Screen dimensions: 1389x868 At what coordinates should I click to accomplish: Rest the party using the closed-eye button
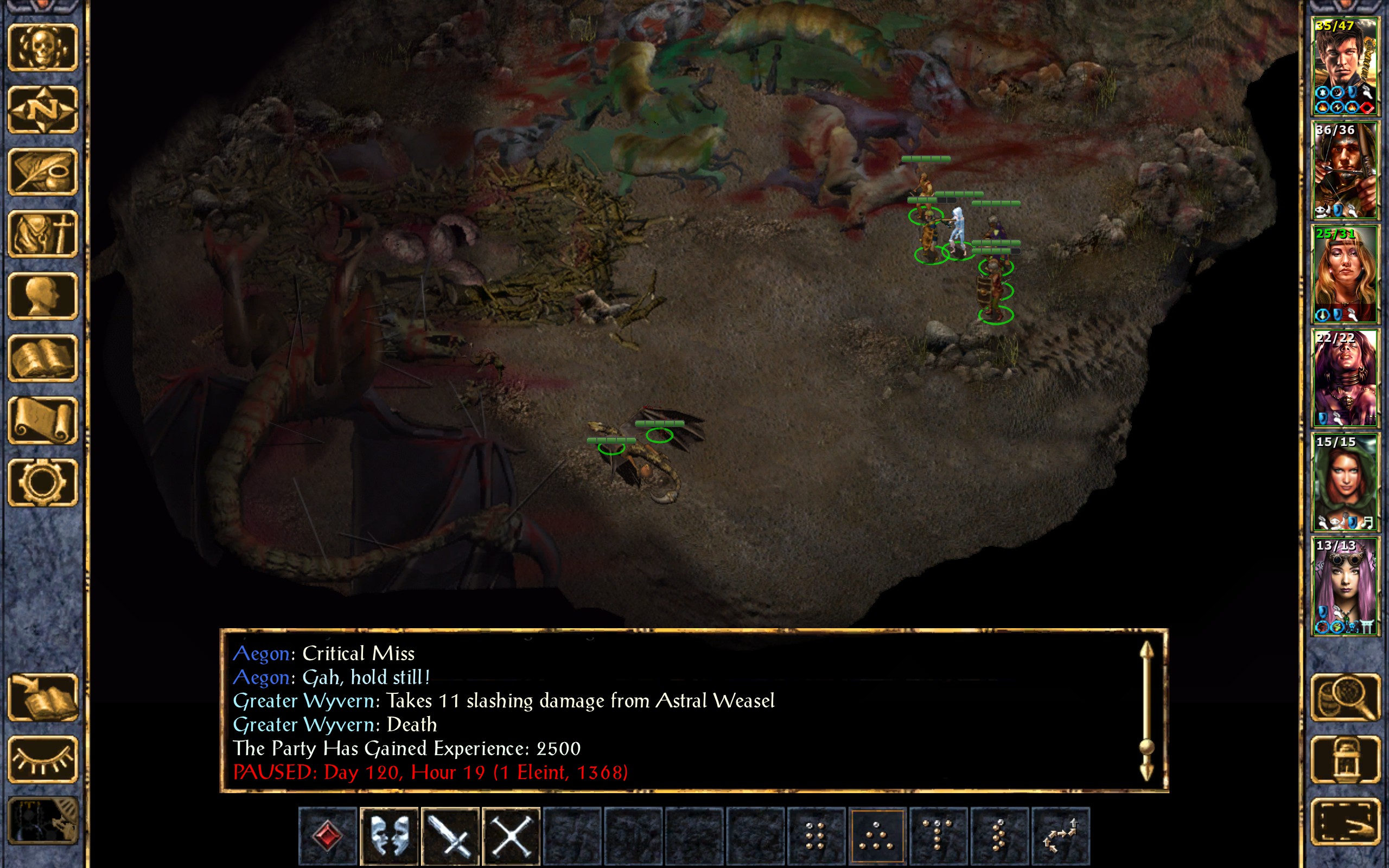[43, 759]
